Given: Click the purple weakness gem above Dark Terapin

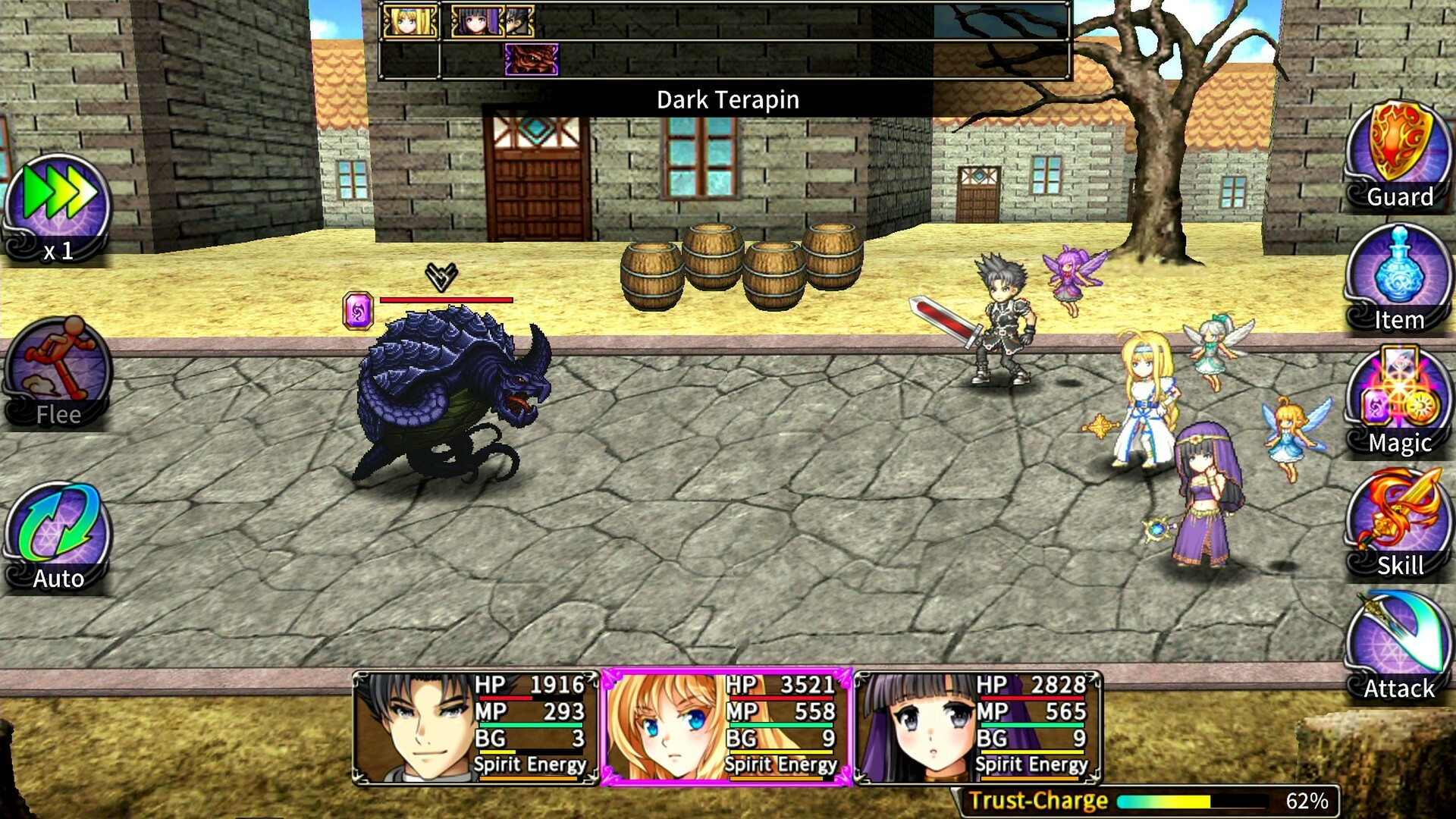Looking at the screenshot, I should (358, 308).
